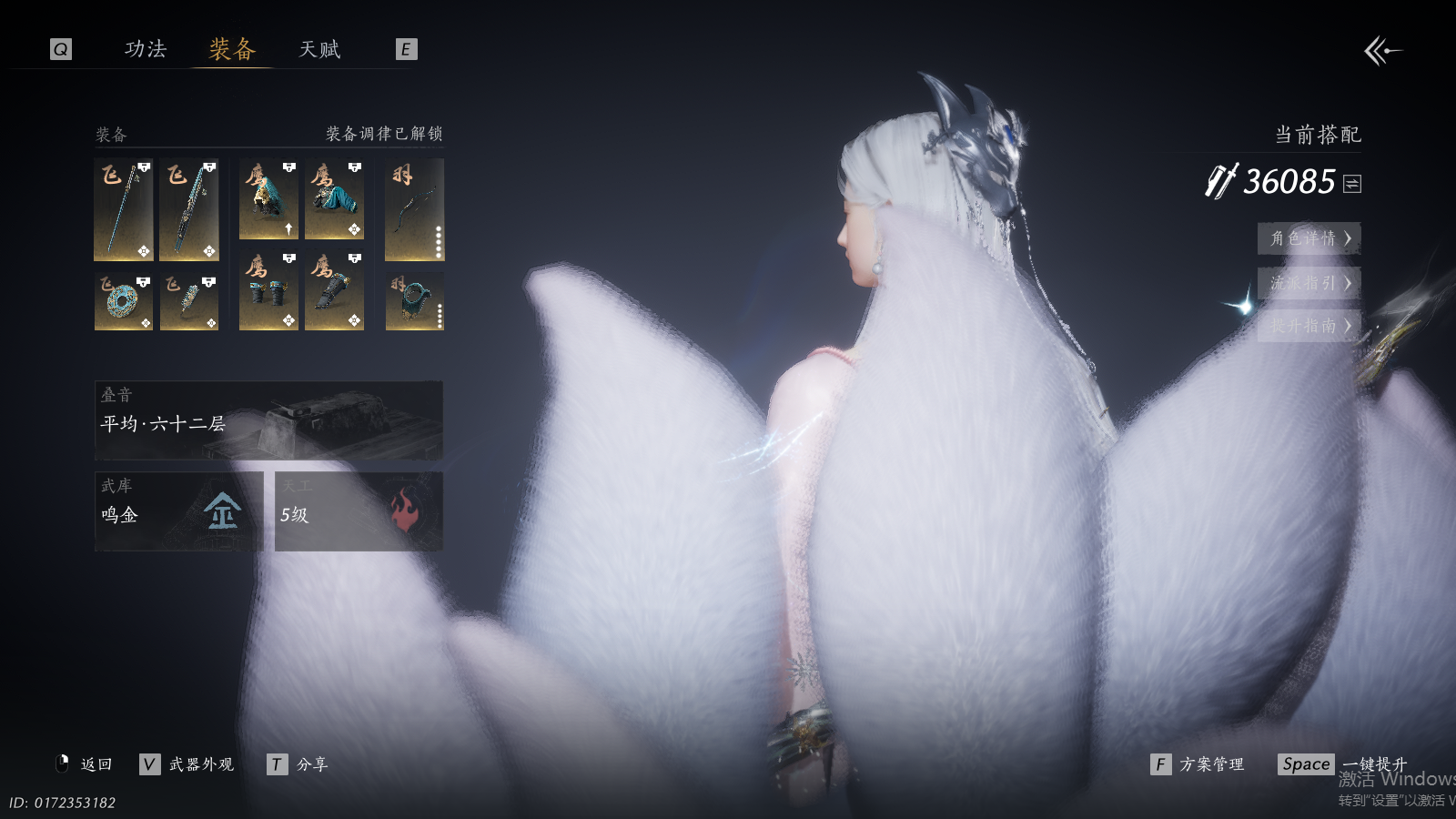Select the twin-blade weapon slot
The width and height of the screenshot is (1456, 819).
[x=189, y=210]
